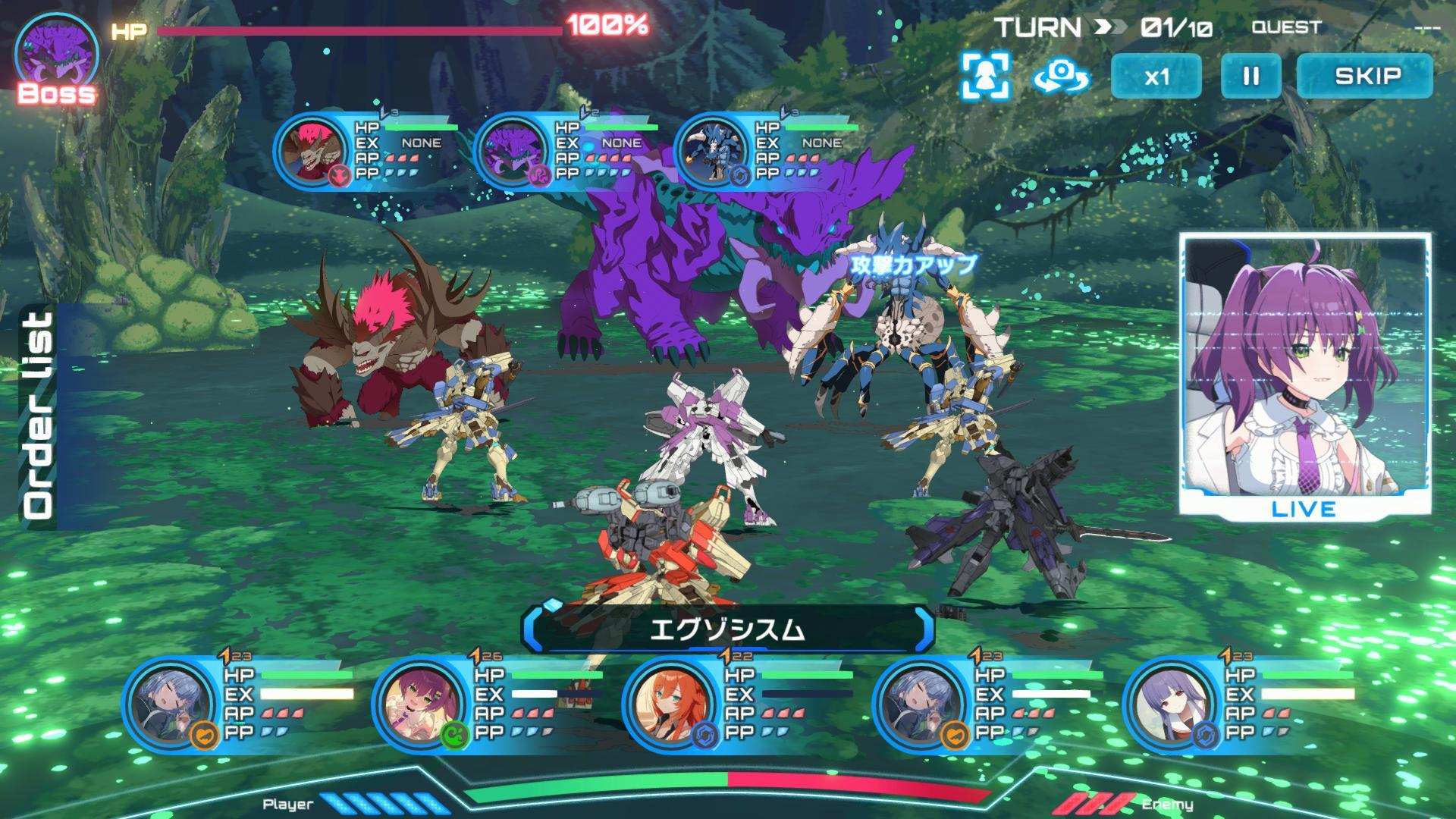Open the LIVE pilot portrait window
Screen dimensions: 1456x819
1304,377
